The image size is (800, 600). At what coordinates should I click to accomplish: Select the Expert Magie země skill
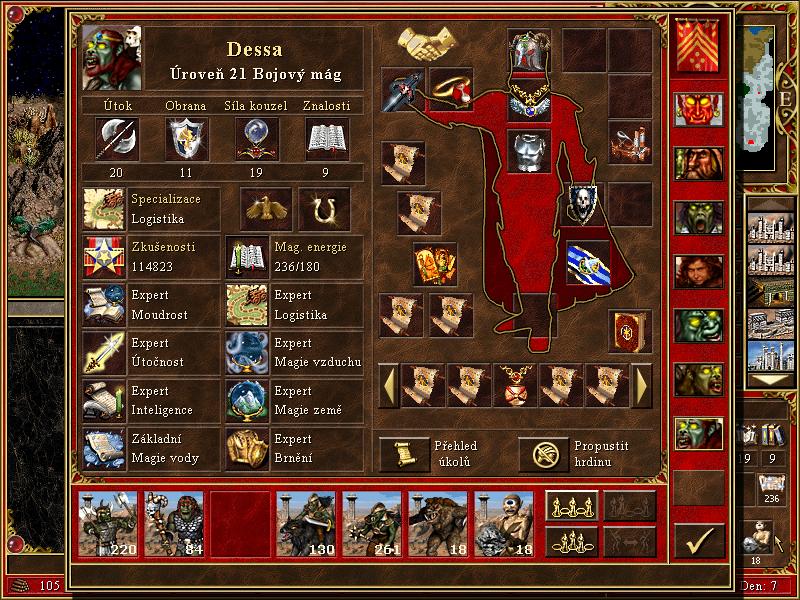(247, 401)
